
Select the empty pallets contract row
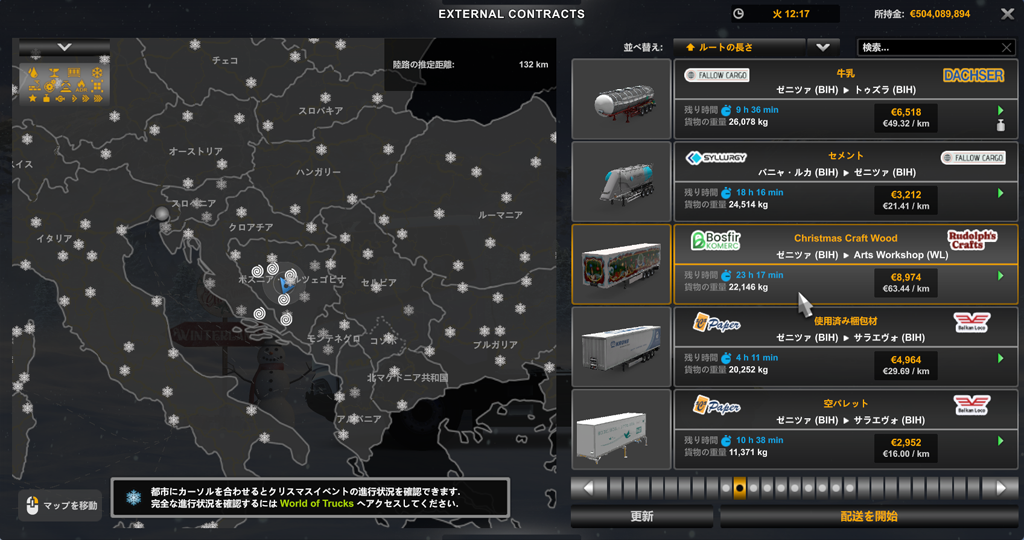coord(845,429)
